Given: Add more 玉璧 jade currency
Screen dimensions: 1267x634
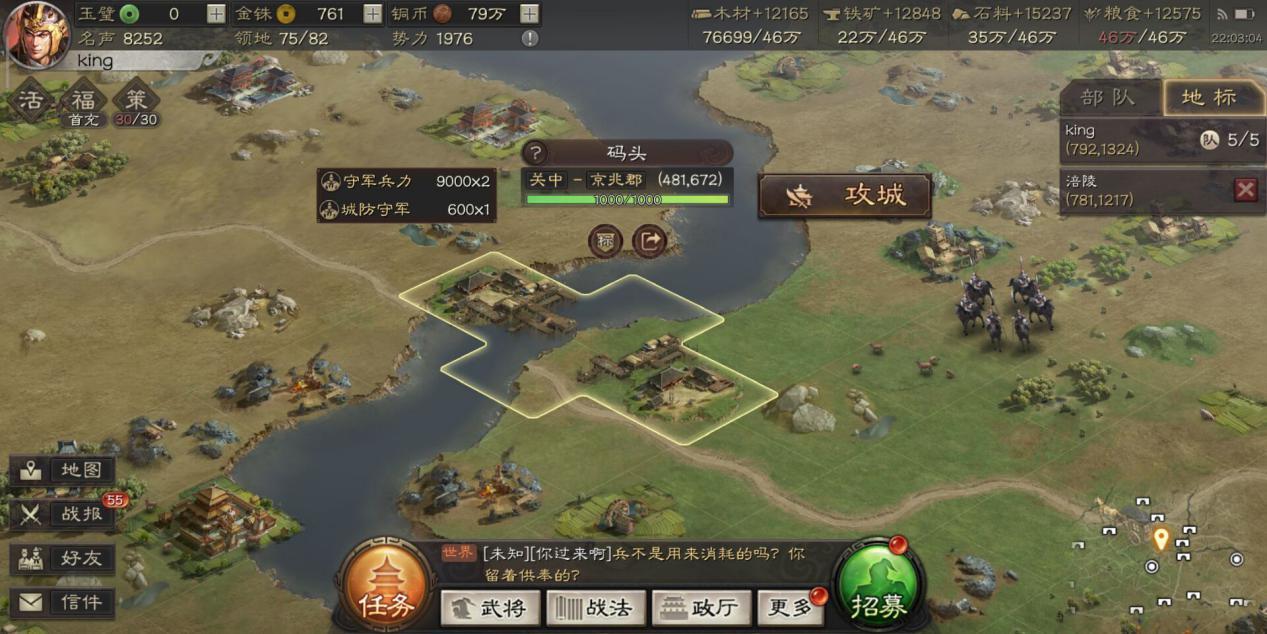Looking at the screenshot, I should tap(216, 14).
